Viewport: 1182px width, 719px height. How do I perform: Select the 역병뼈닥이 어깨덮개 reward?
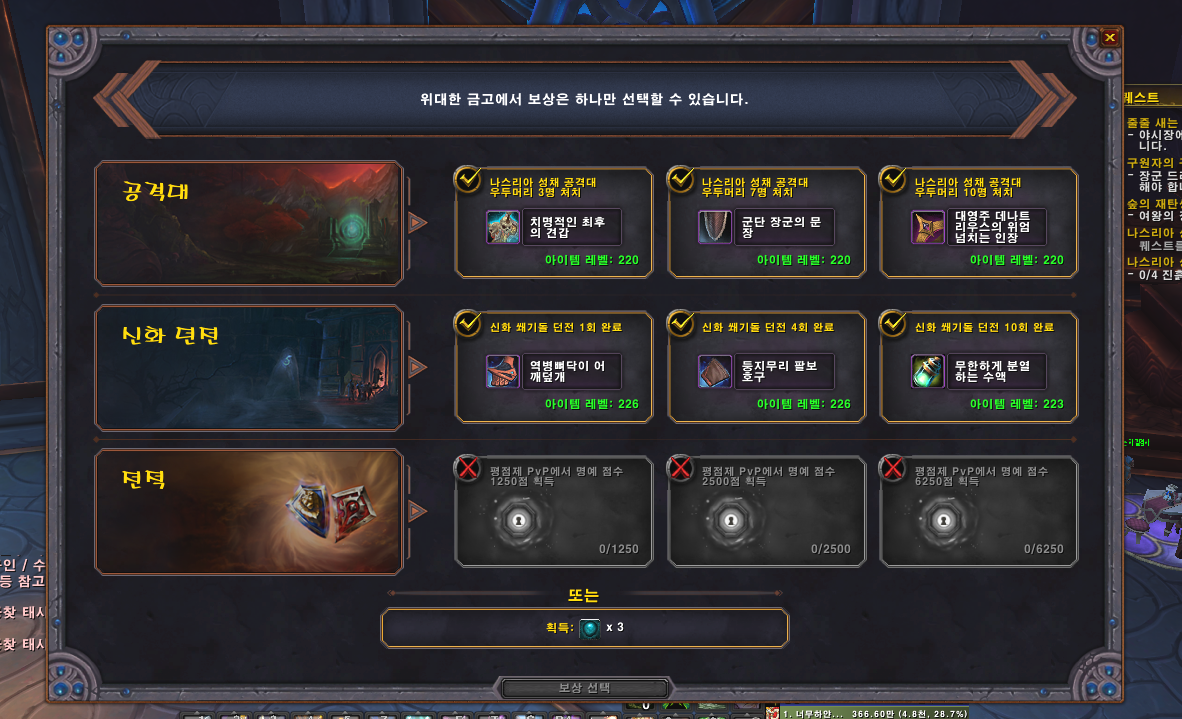[x=553, y=371]
